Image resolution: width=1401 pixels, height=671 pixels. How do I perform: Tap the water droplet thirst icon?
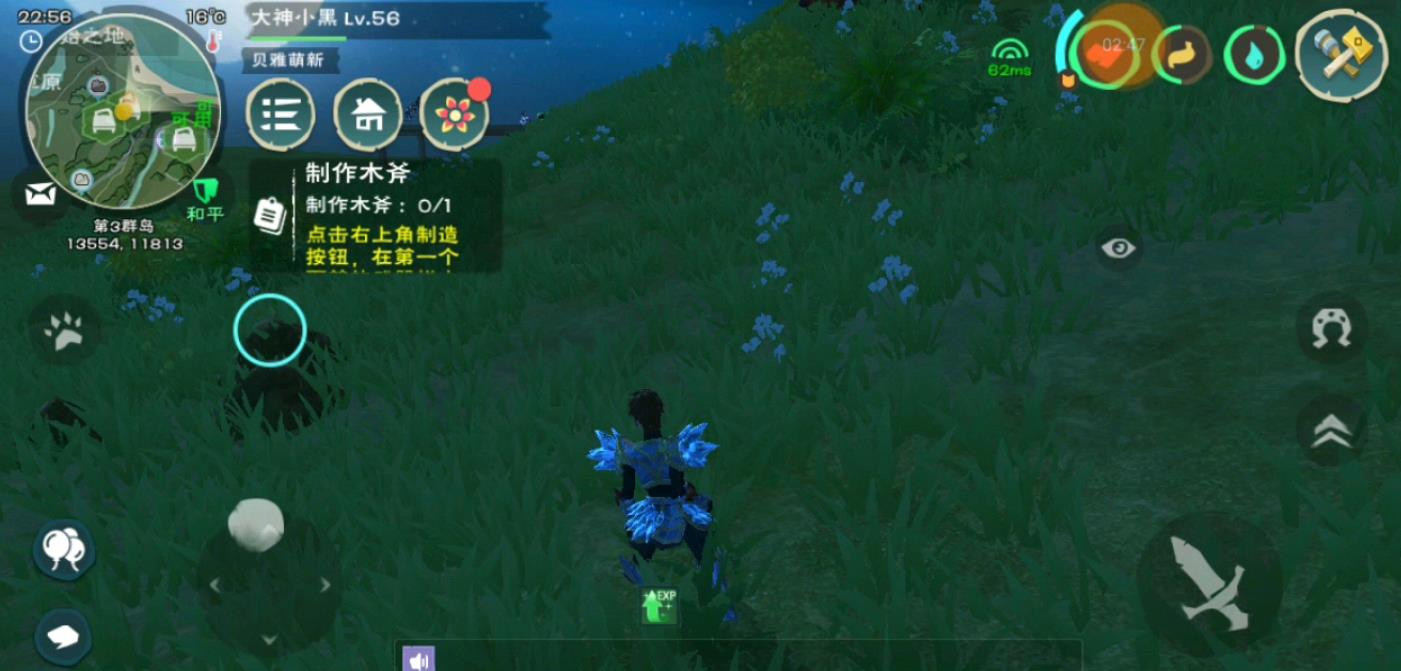[1254, 56]
